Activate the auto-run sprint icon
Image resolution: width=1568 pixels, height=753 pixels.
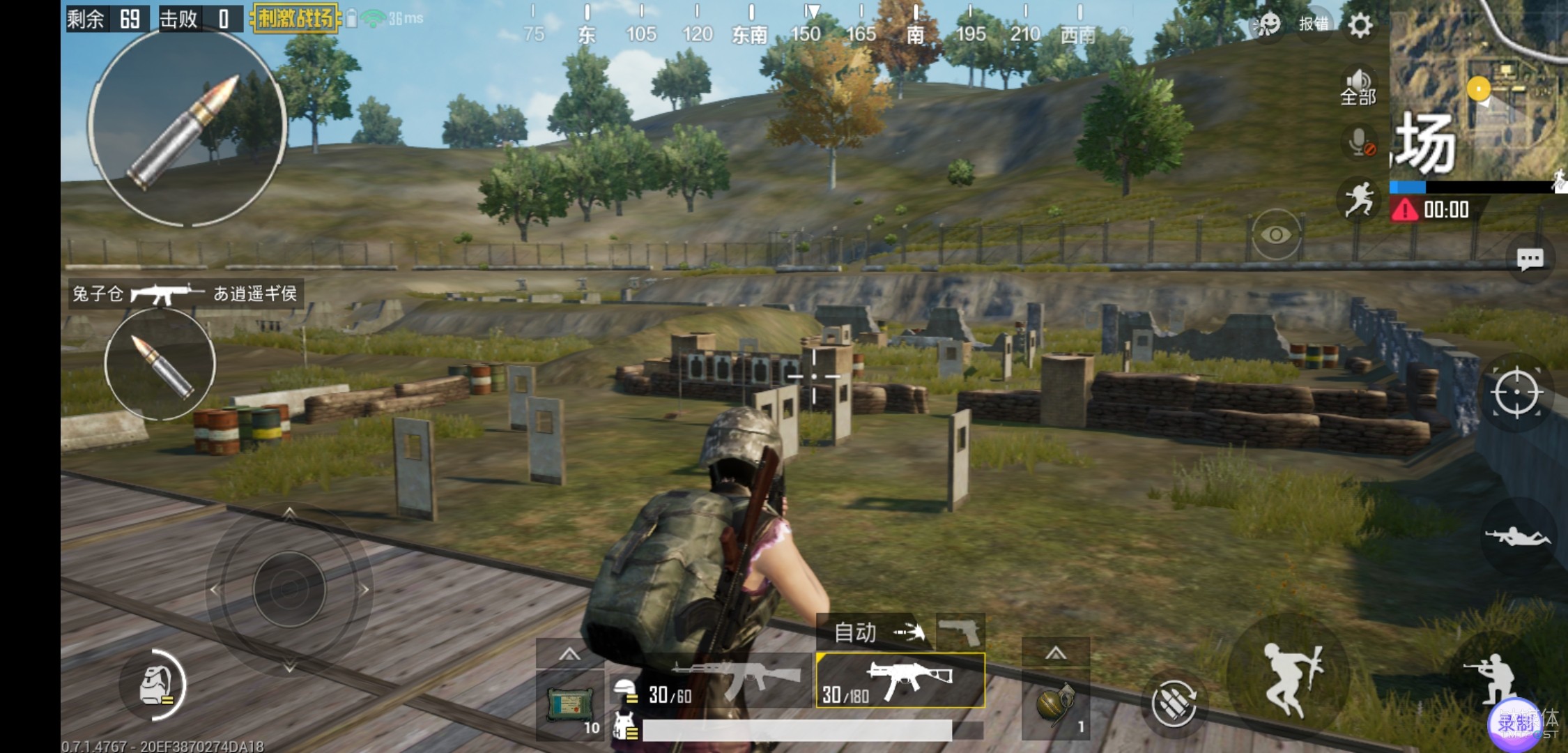[x=1358, y=199]
